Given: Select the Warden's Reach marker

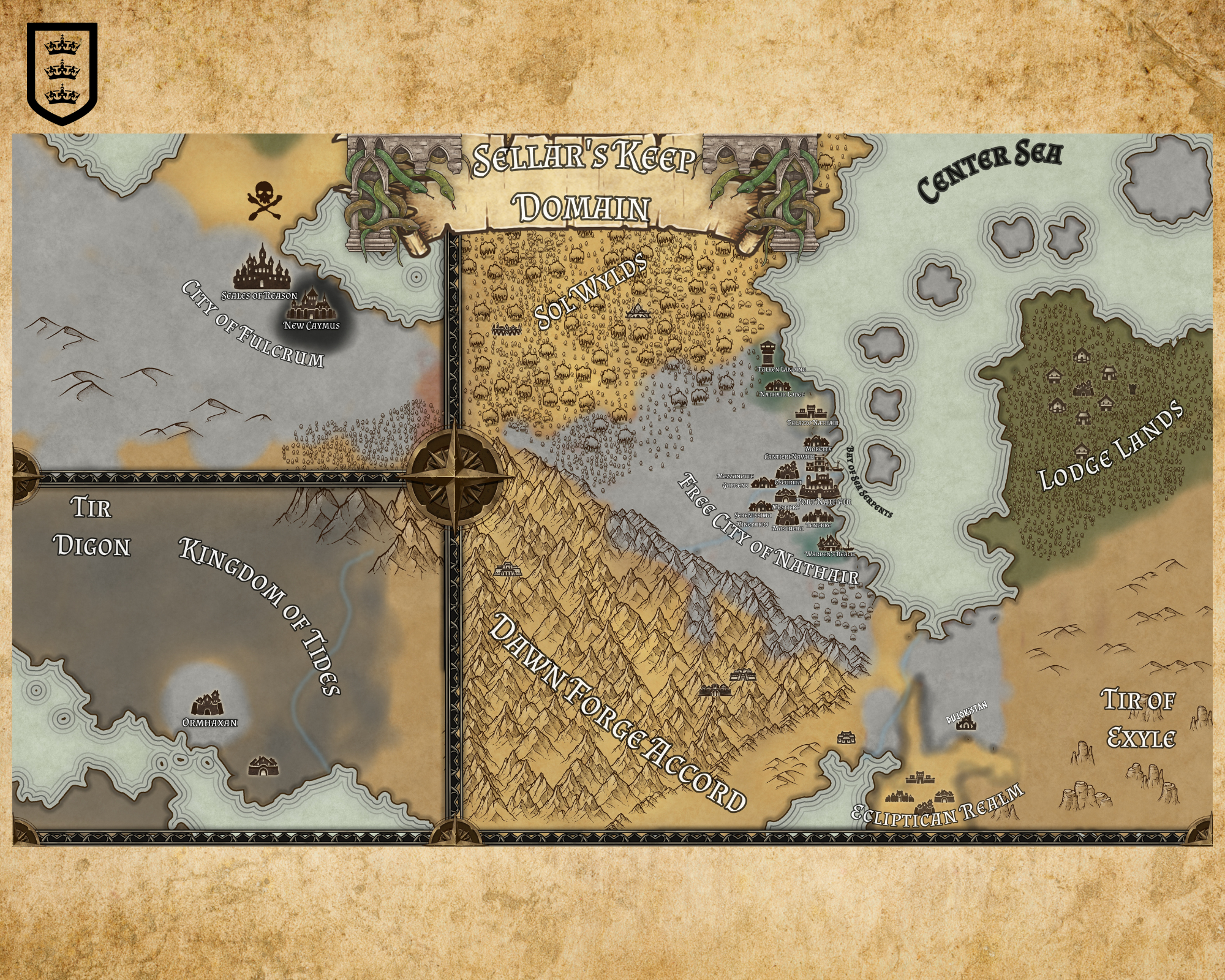Looking at the screenshot, I should pos(831,543).
